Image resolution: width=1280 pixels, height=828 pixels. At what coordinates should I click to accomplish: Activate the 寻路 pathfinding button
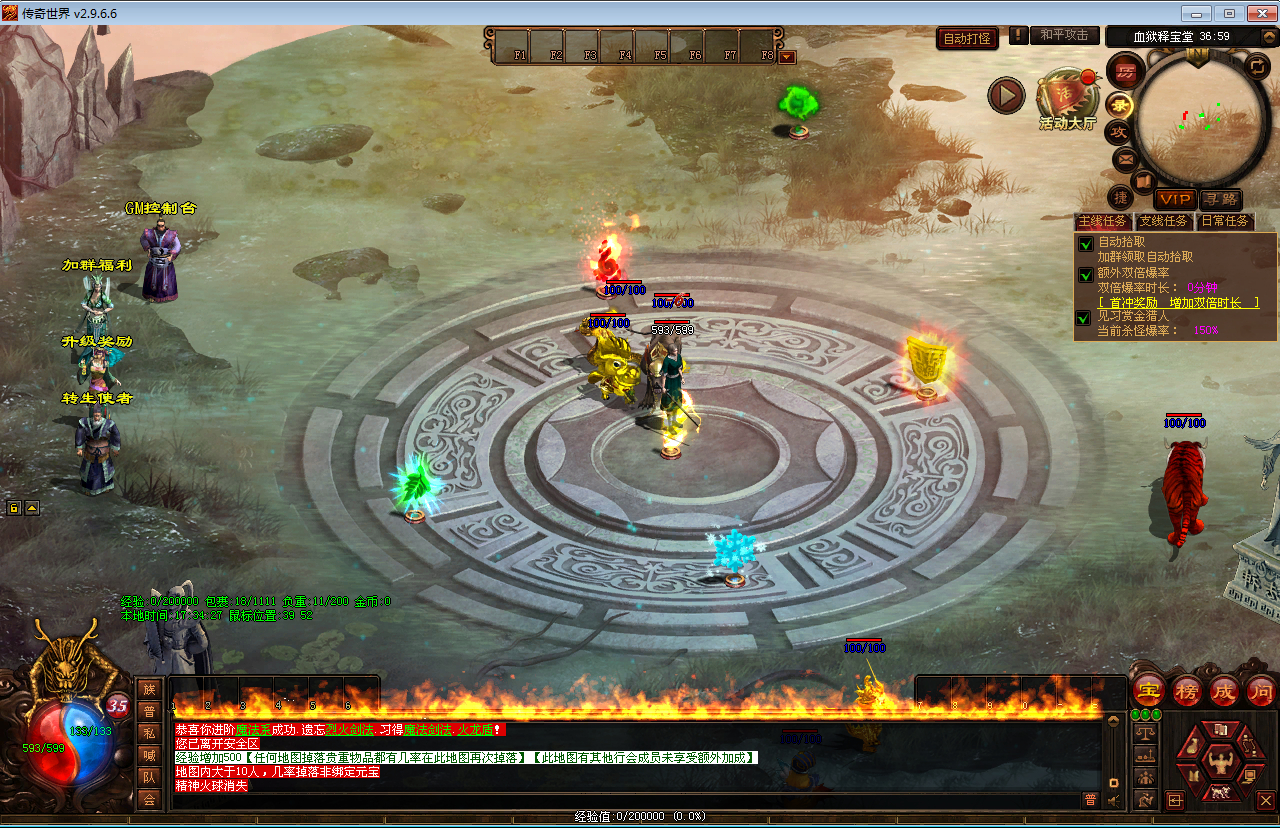(x=1220, y=200)
